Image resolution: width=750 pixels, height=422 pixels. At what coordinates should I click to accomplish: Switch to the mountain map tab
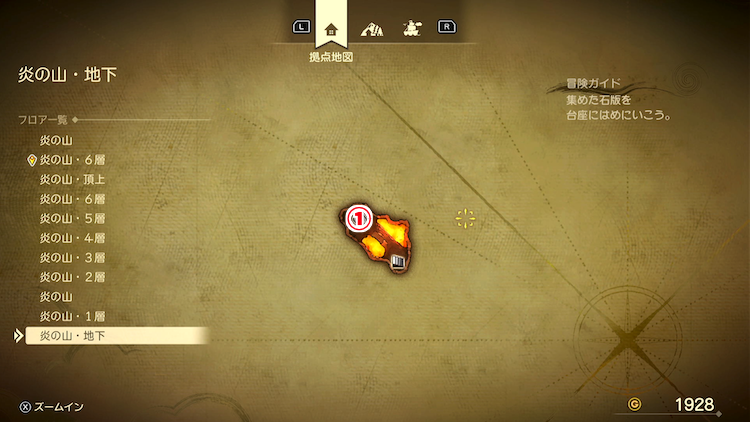pyautogui.click(x=371, y=28)
